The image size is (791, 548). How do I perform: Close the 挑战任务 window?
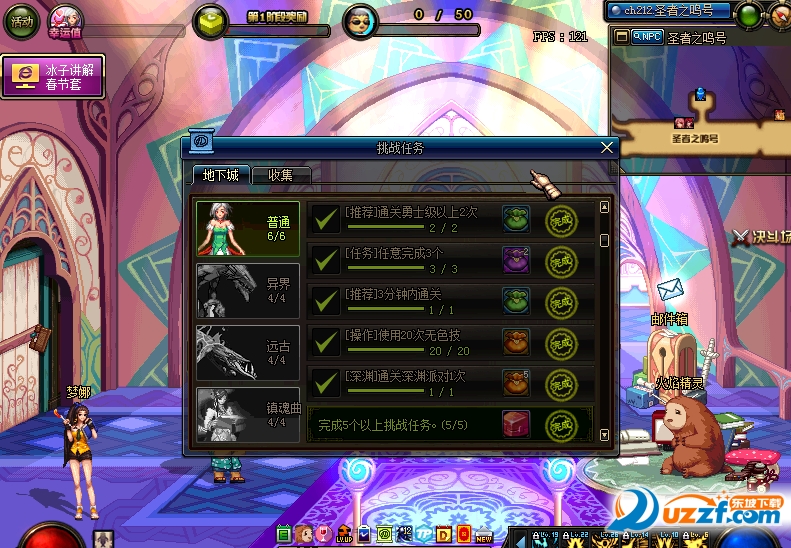[606, 147]
